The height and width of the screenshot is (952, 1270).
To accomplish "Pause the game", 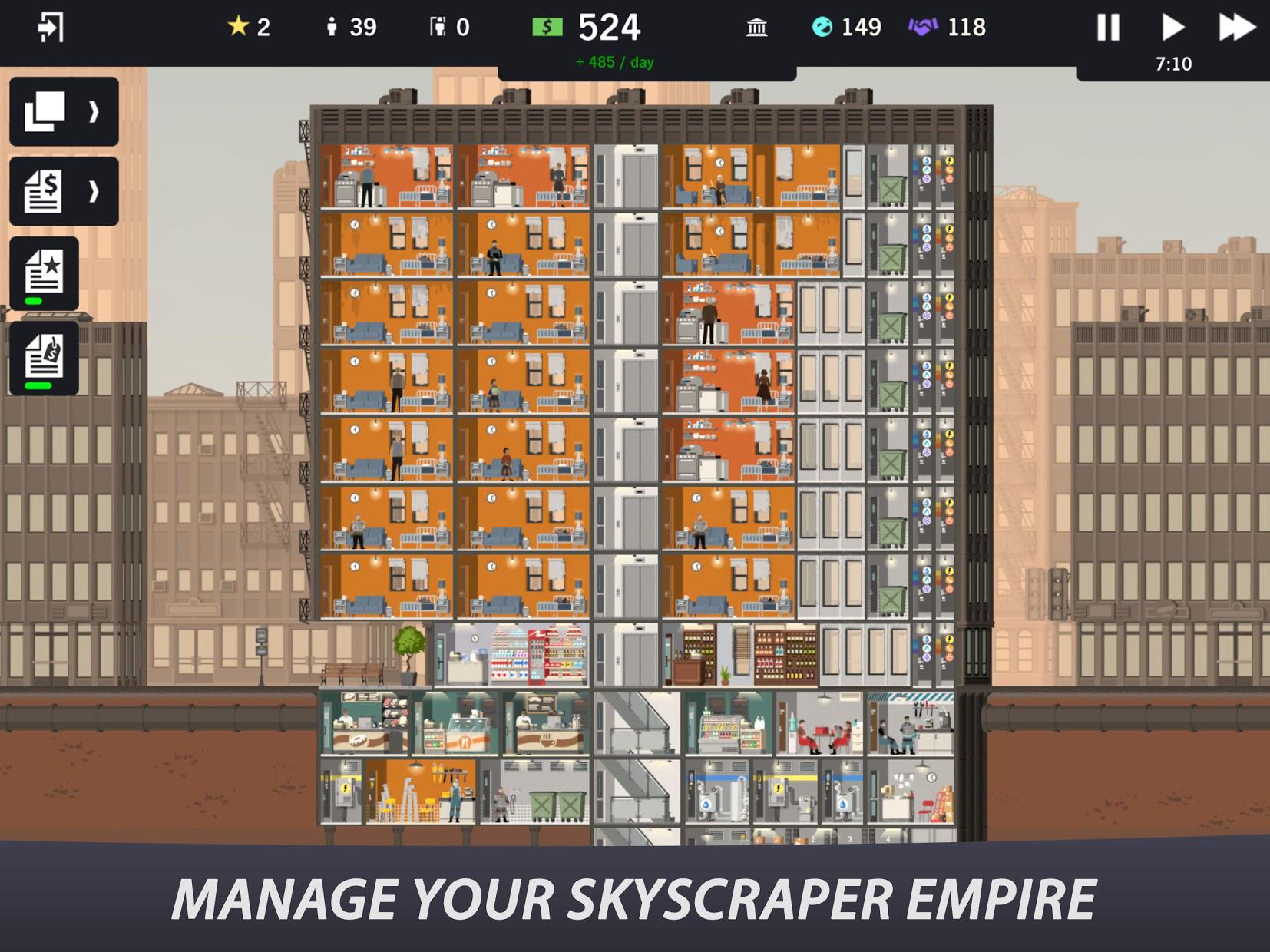I will click(1107, 28).
